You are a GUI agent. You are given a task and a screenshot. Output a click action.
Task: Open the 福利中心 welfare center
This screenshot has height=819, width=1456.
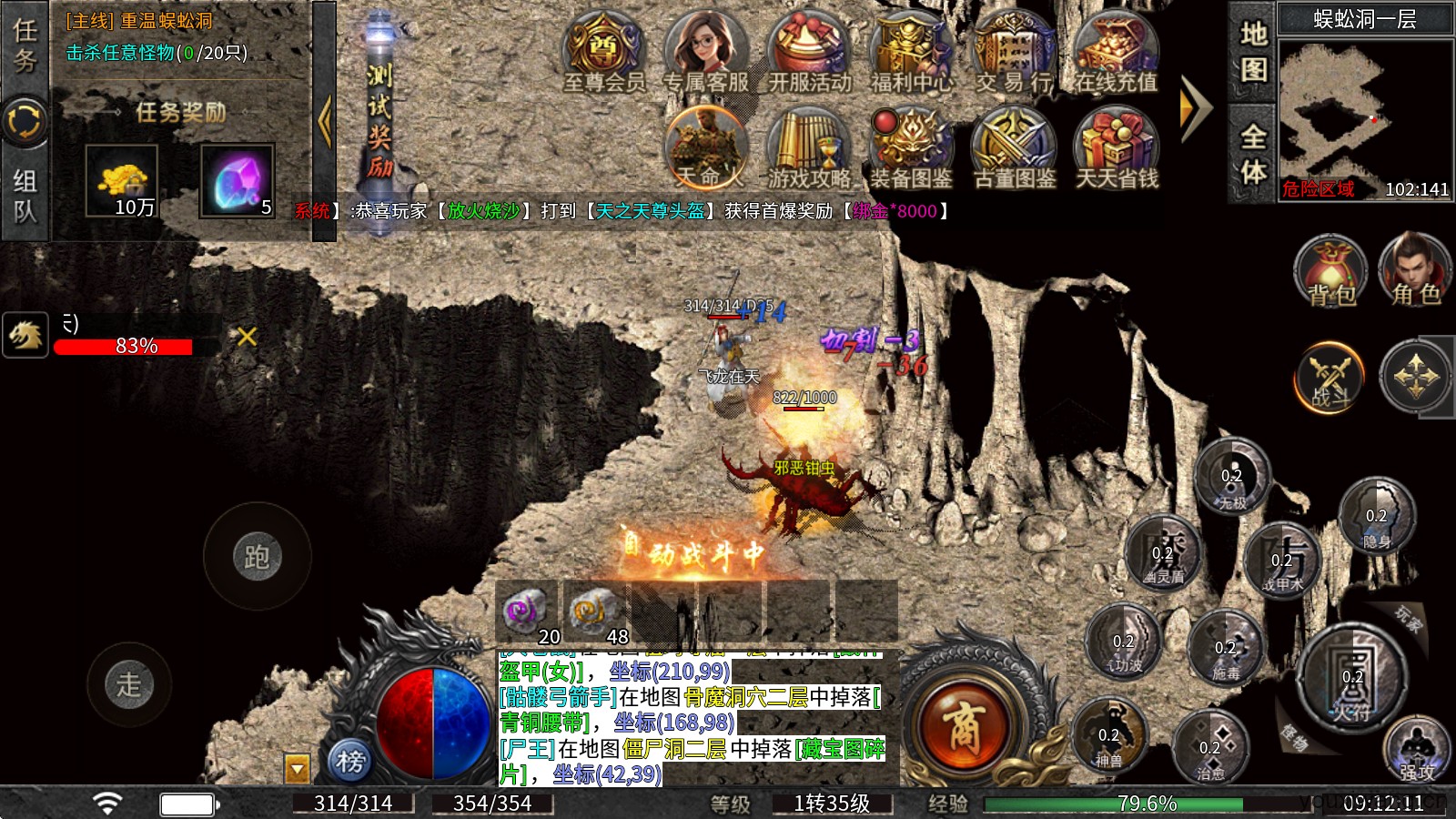912,53
